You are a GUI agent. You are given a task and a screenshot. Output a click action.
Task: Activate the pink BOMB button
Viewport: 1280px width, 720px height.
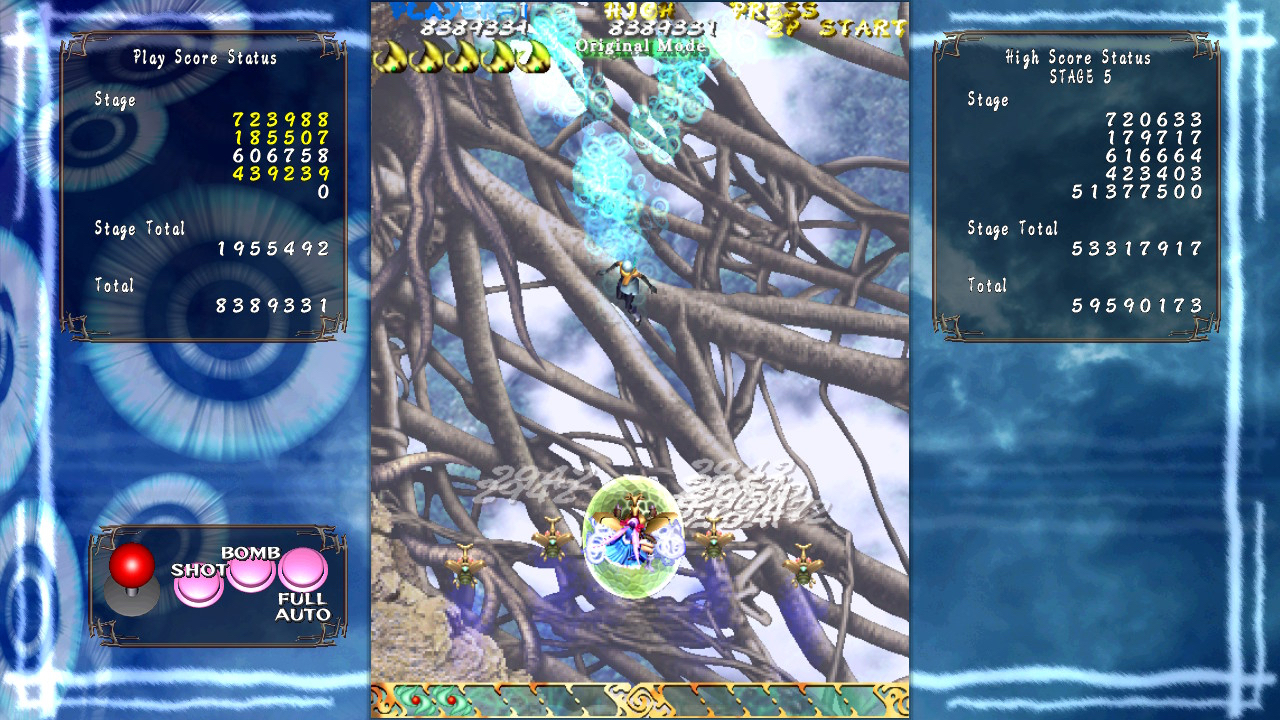click(x=251, y=572)
